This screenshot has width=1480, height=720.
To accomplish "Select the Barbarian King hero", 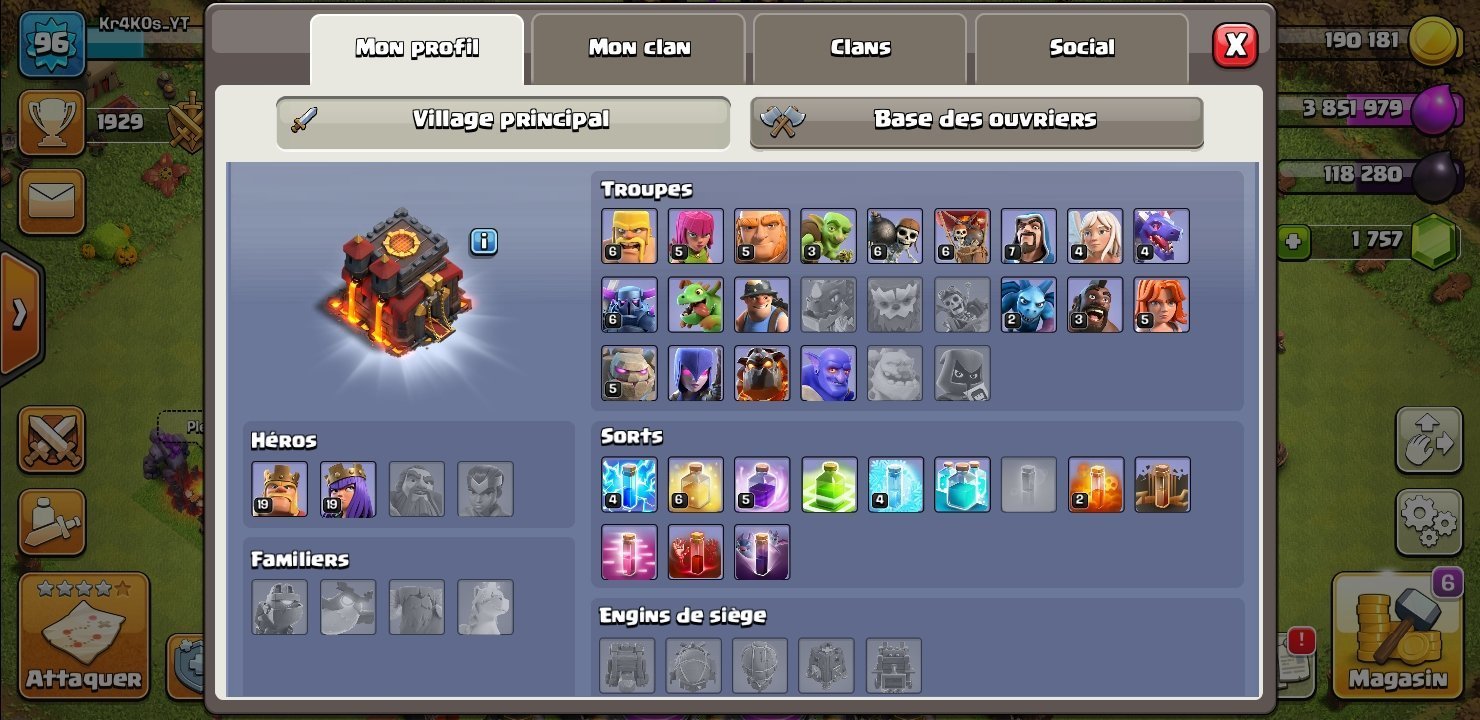I will (280, 489).
